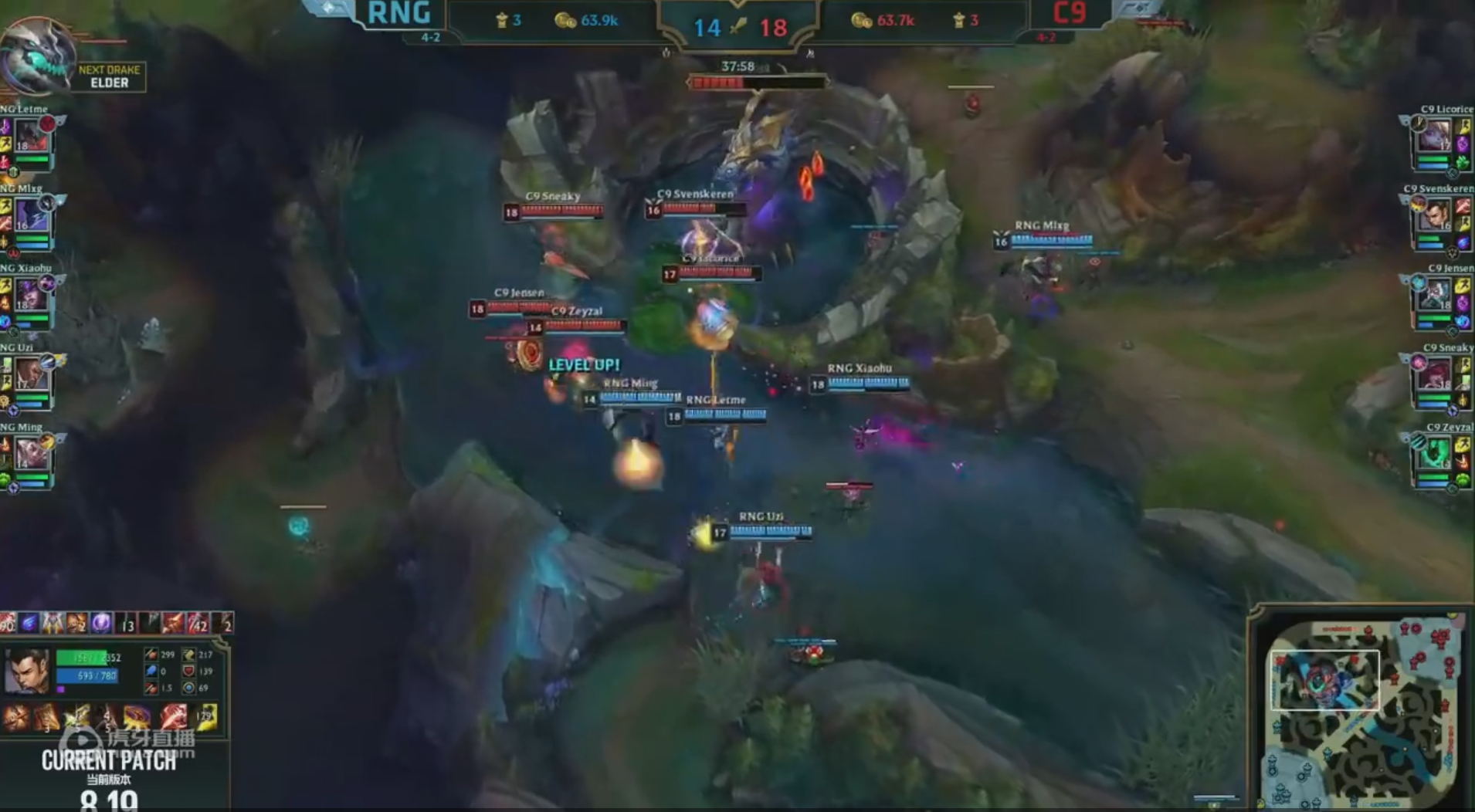The width and height of the screenshot is (1475, 812).
Task: Click the attack damage icon showing 299
Action: pyautogui.click(x=151, y=652)
